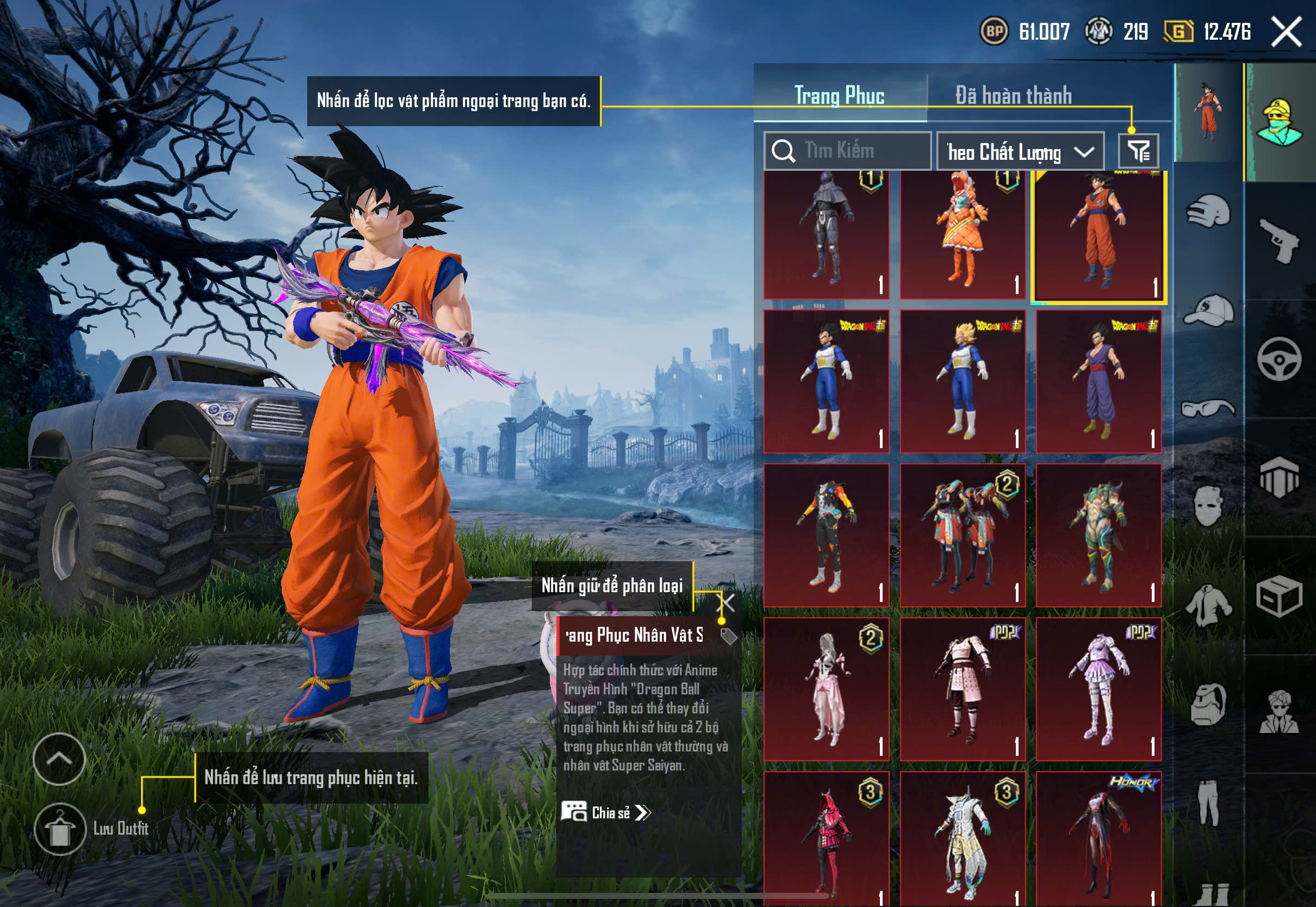Viewport: 1316px width, 907px height.
Task: Choose the blond Super Saiyan Vegeta outfit
Action: [x=963, y=381]
